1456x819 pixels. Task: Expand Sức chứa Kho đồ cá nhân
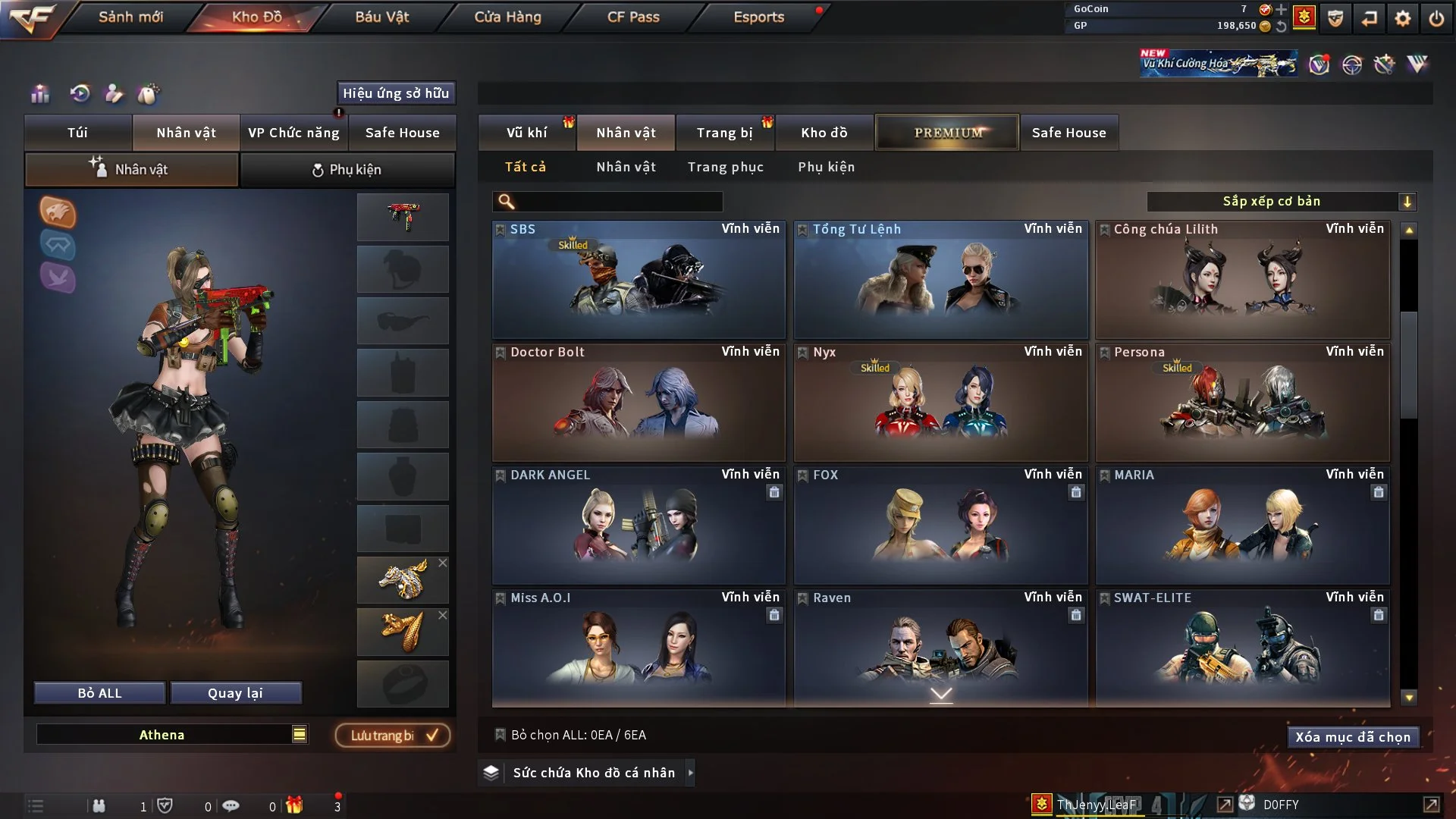pyautogui.click(x=690, y=773)
